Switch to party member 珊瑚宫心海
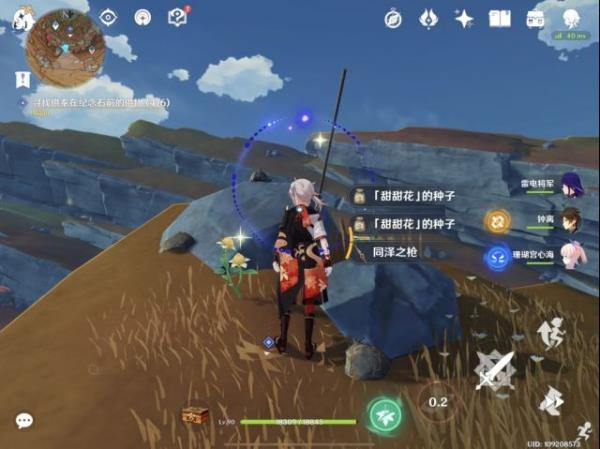This screenshot has height=449, width=600. (x=571, y=255)
